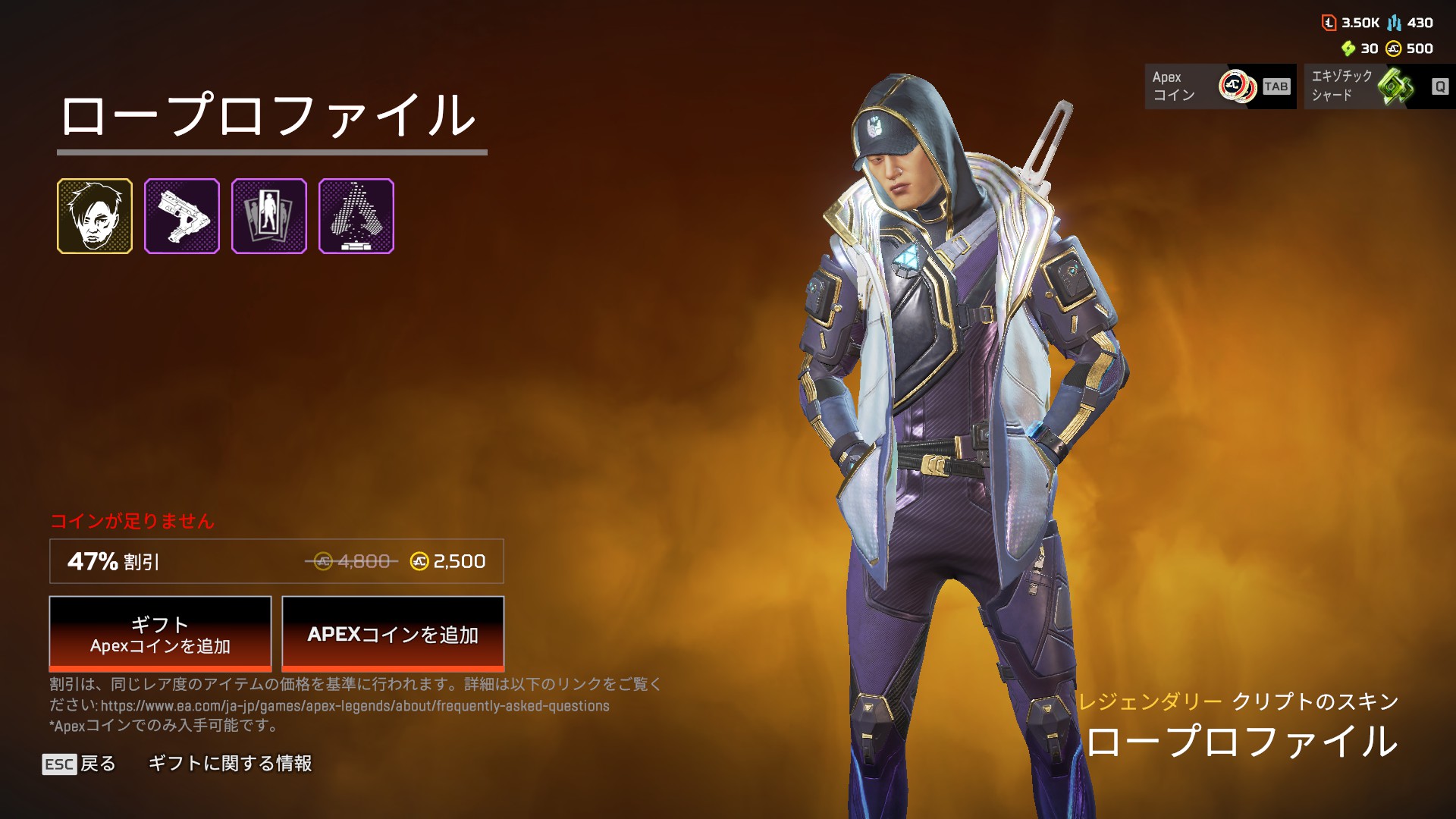This screenshot has width=1456, height=819.
Task: Open the EA frequently-asked-questions link
Action: pyautogui.click(x=355, y=706)
